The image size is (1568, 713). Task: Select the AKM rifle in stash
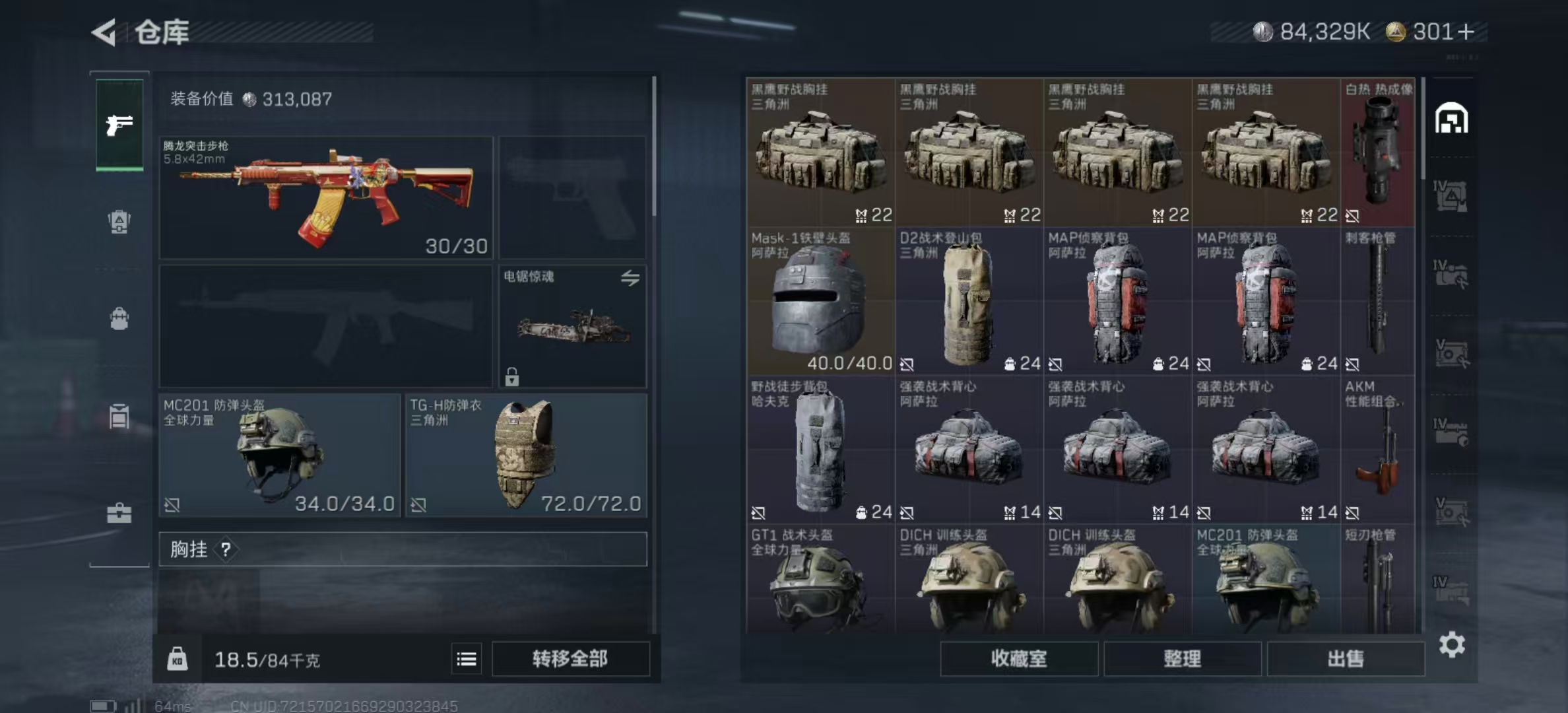tap(1378, 450)
